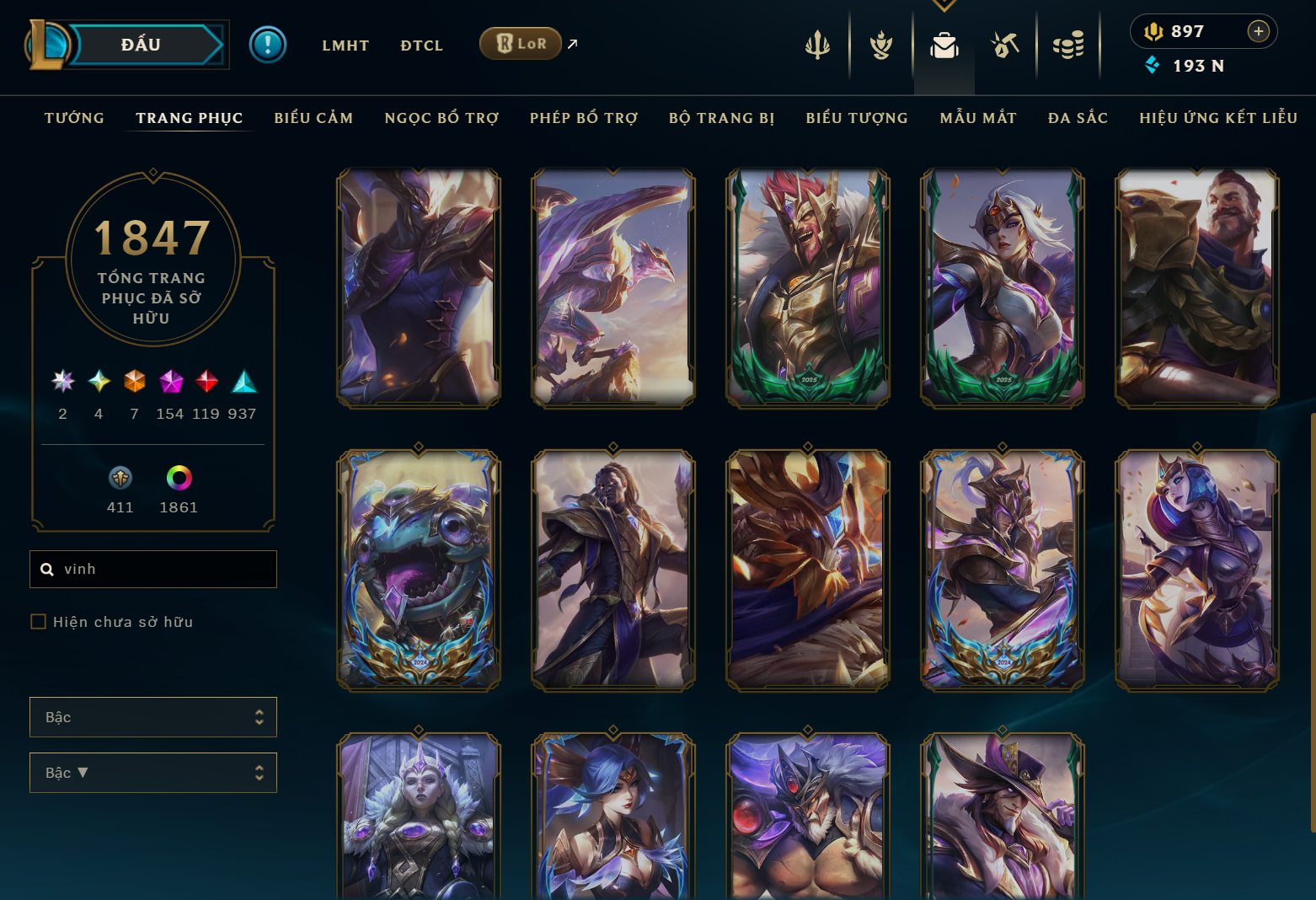Open the Store coins icon
1316x900 pixels.
pyautogui.click(x=1068, y=46)
